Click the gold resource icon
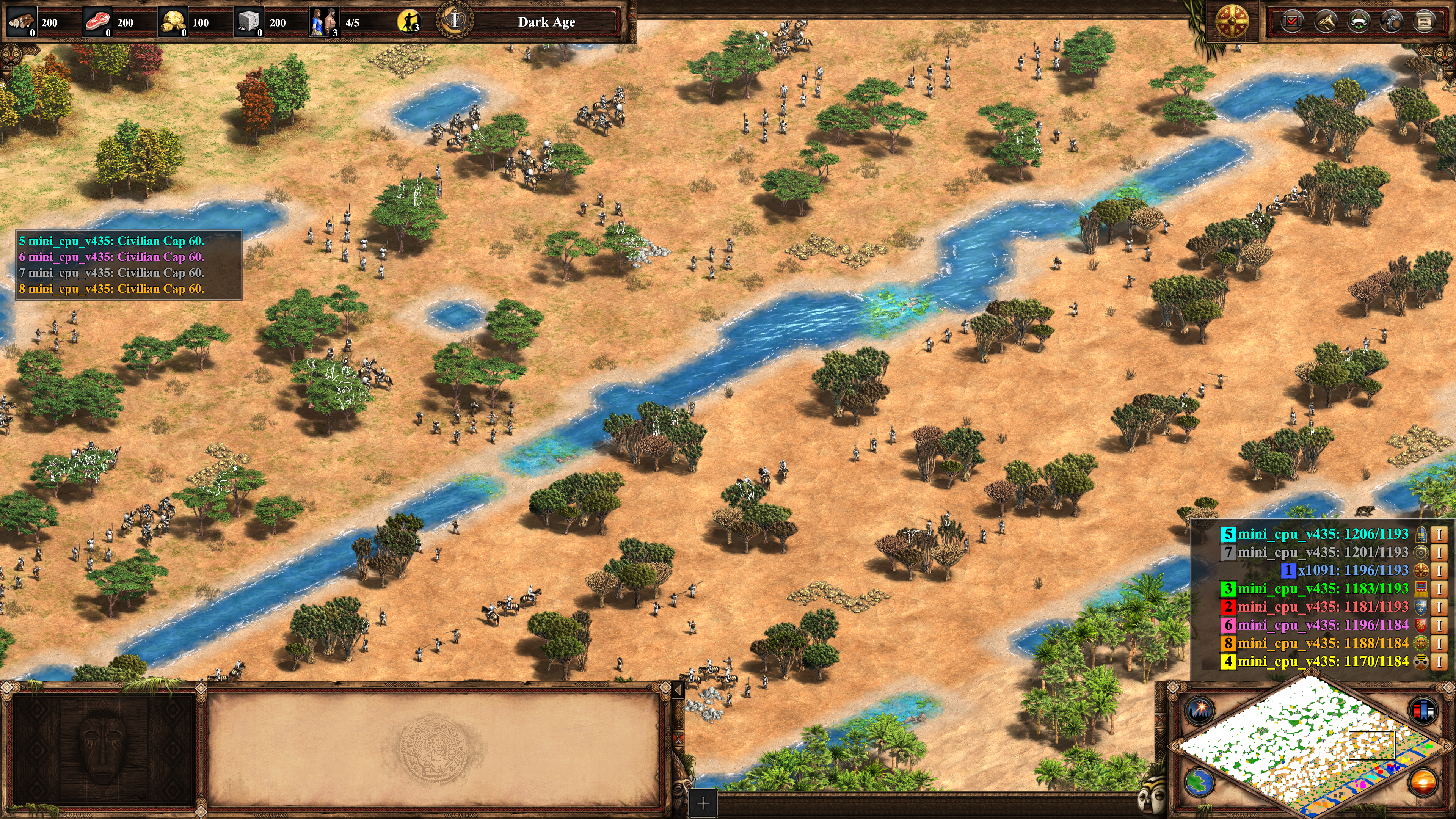 (x=173, y=23)
